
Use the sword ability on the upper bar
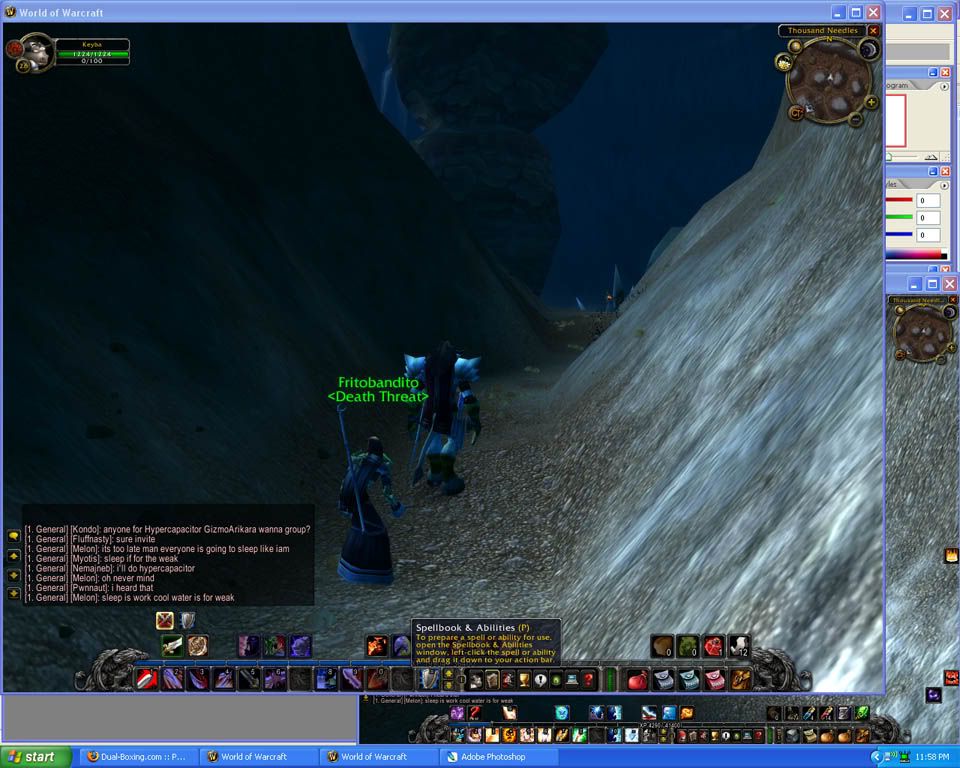click(172, 646)
